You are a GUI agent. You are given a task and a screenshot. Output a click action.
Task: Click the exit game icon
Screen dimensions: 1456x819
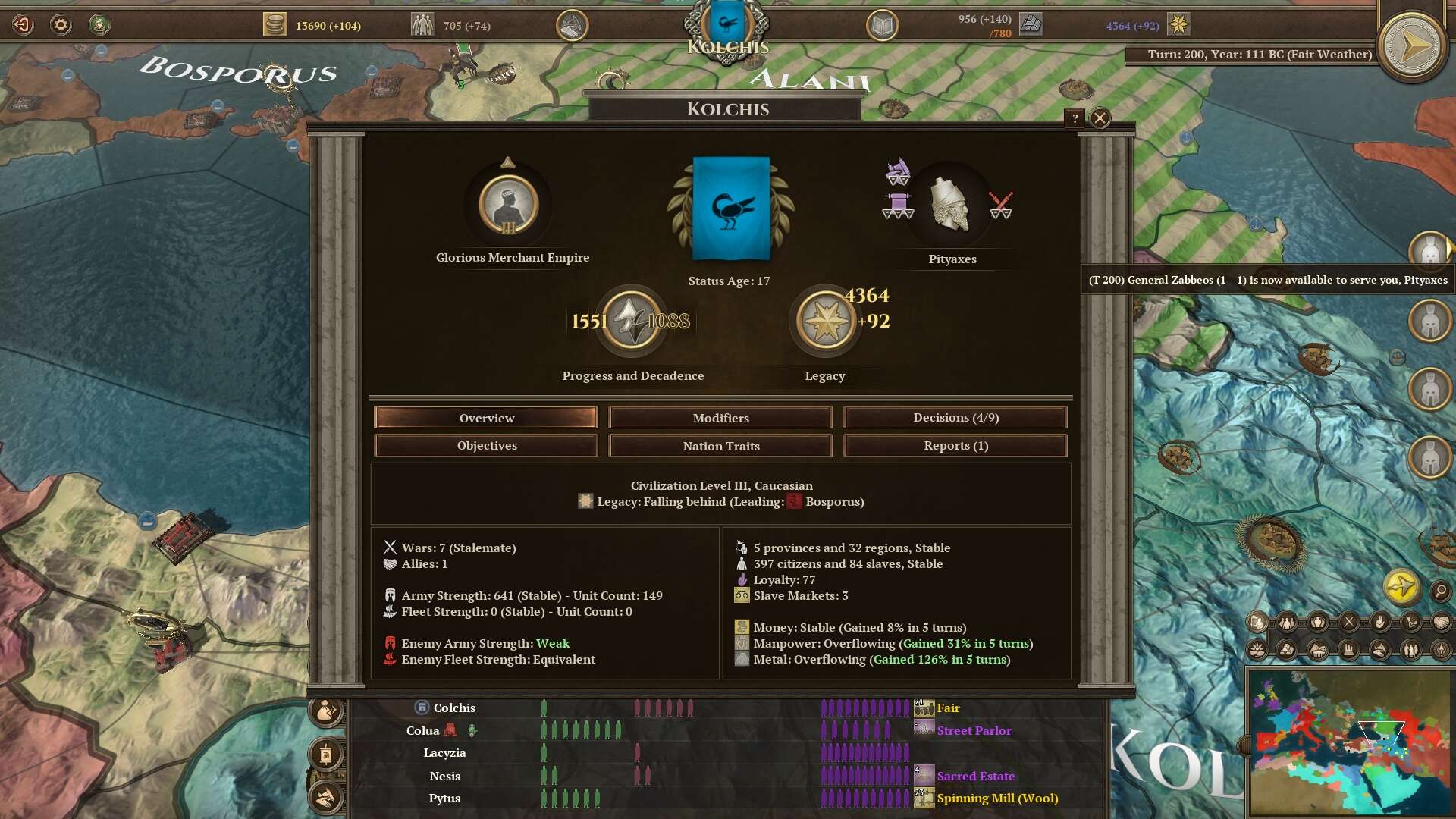click(23, 25)
